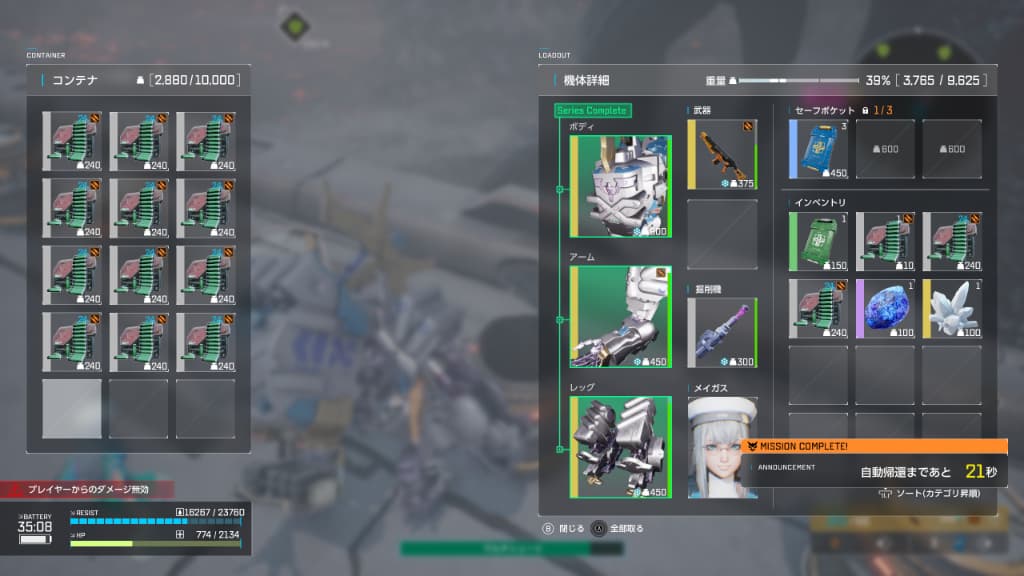Select the white crystal cluster item

[951, 309]
